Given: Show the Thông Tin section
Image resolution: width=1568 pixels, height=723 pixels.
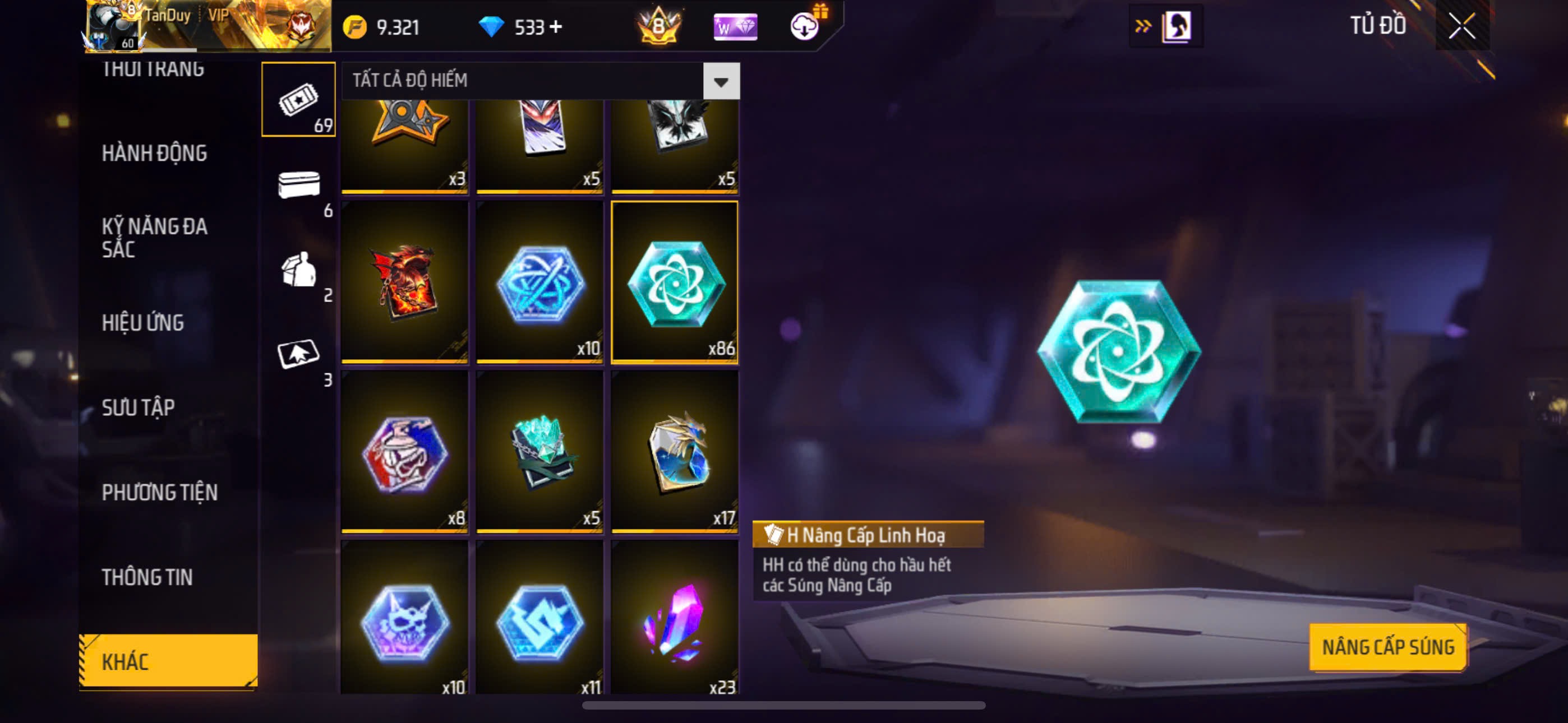Looking at the screenshot, I should coord(147,577).
